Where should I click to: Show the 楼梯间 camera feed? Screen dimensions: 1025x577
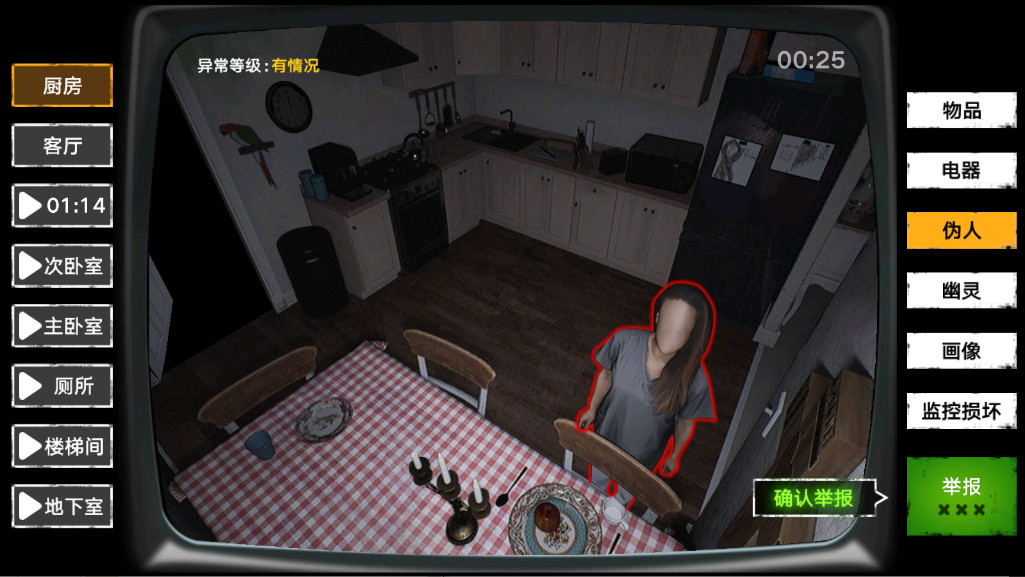pyautogui.click(x=62, y=446)
